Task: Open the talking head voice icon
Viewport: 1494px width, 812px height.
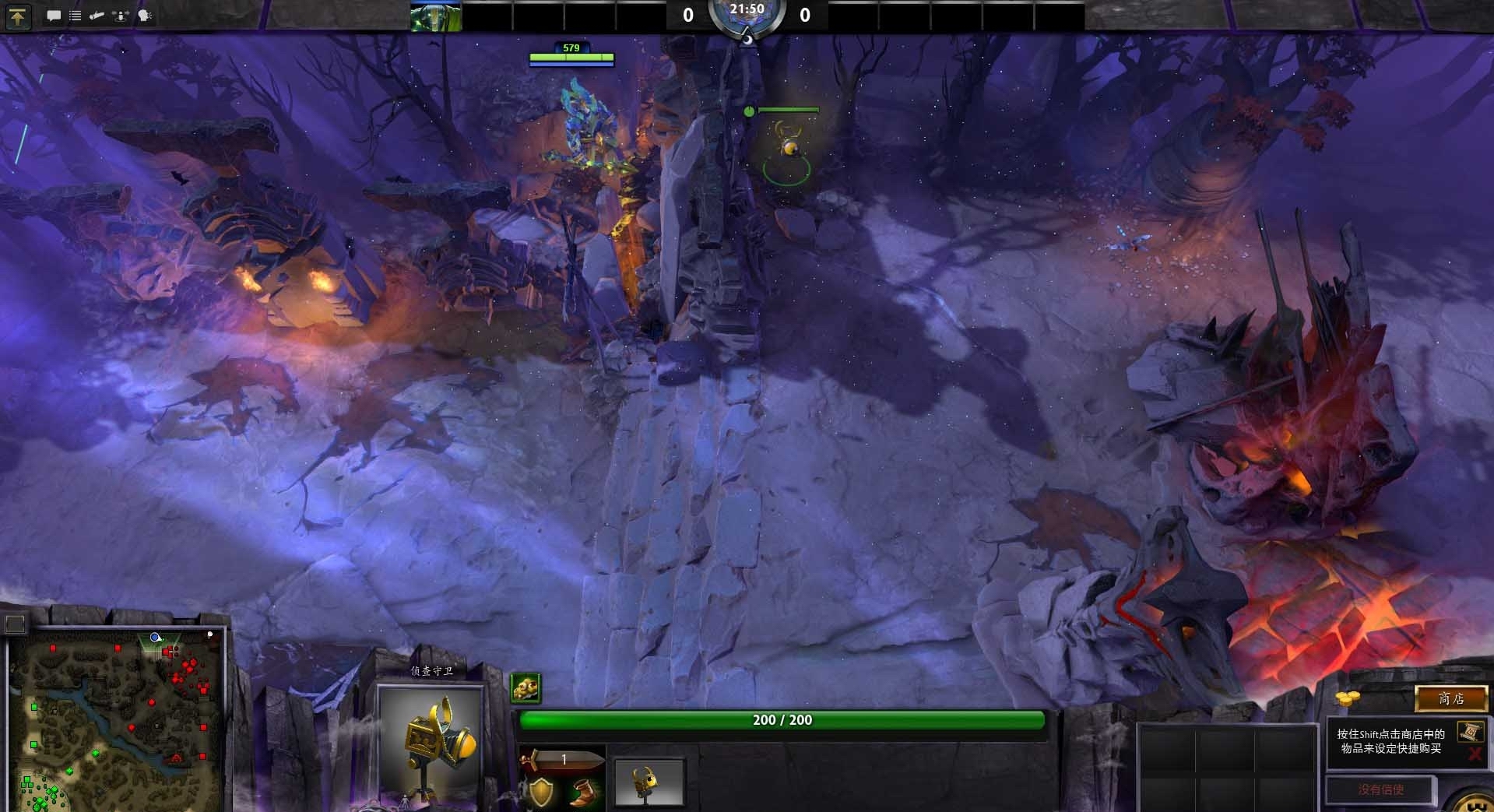Action: coord(145,16)
